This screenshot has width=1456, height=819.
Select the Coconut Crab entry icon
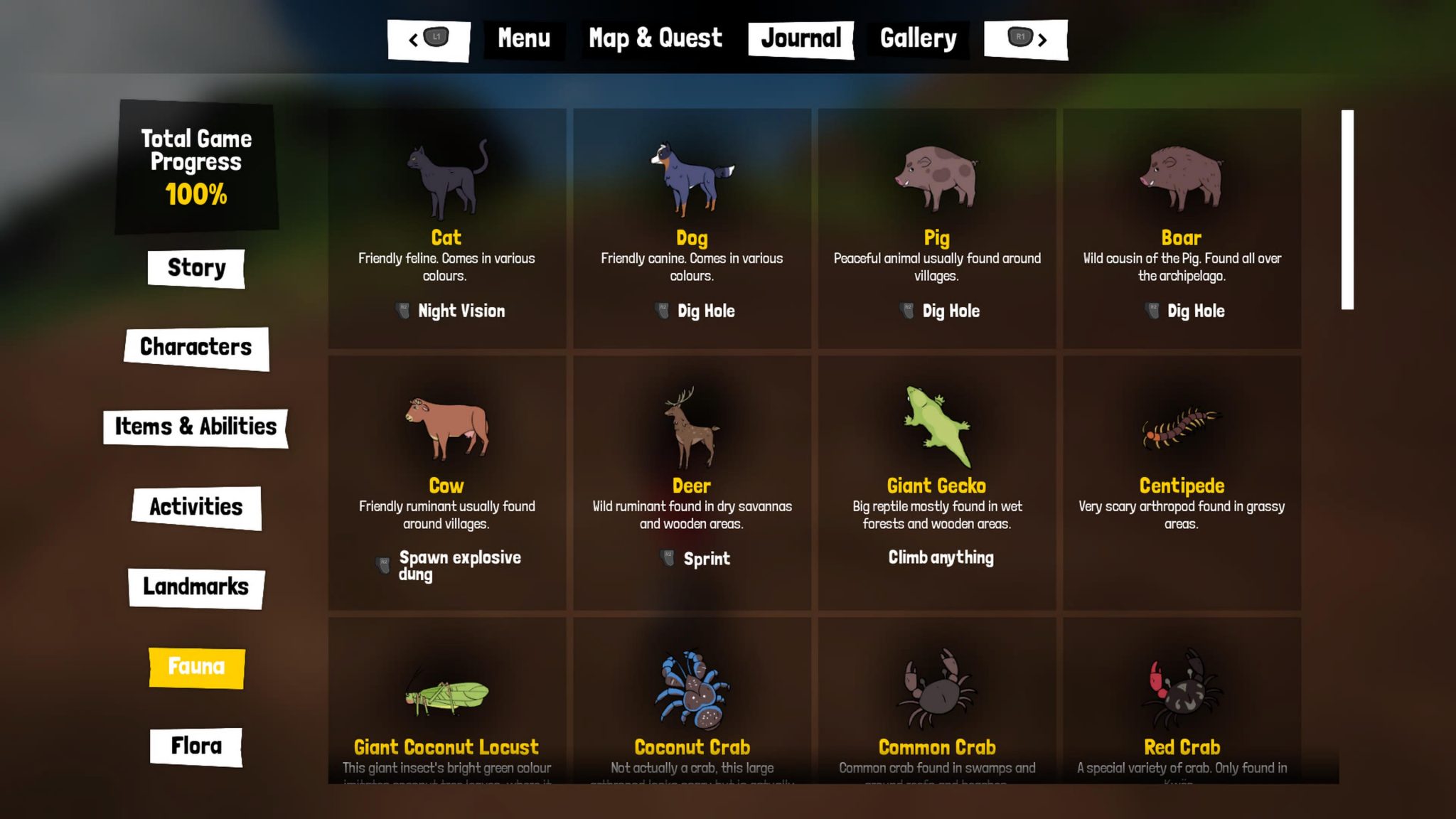pos(690,690)
